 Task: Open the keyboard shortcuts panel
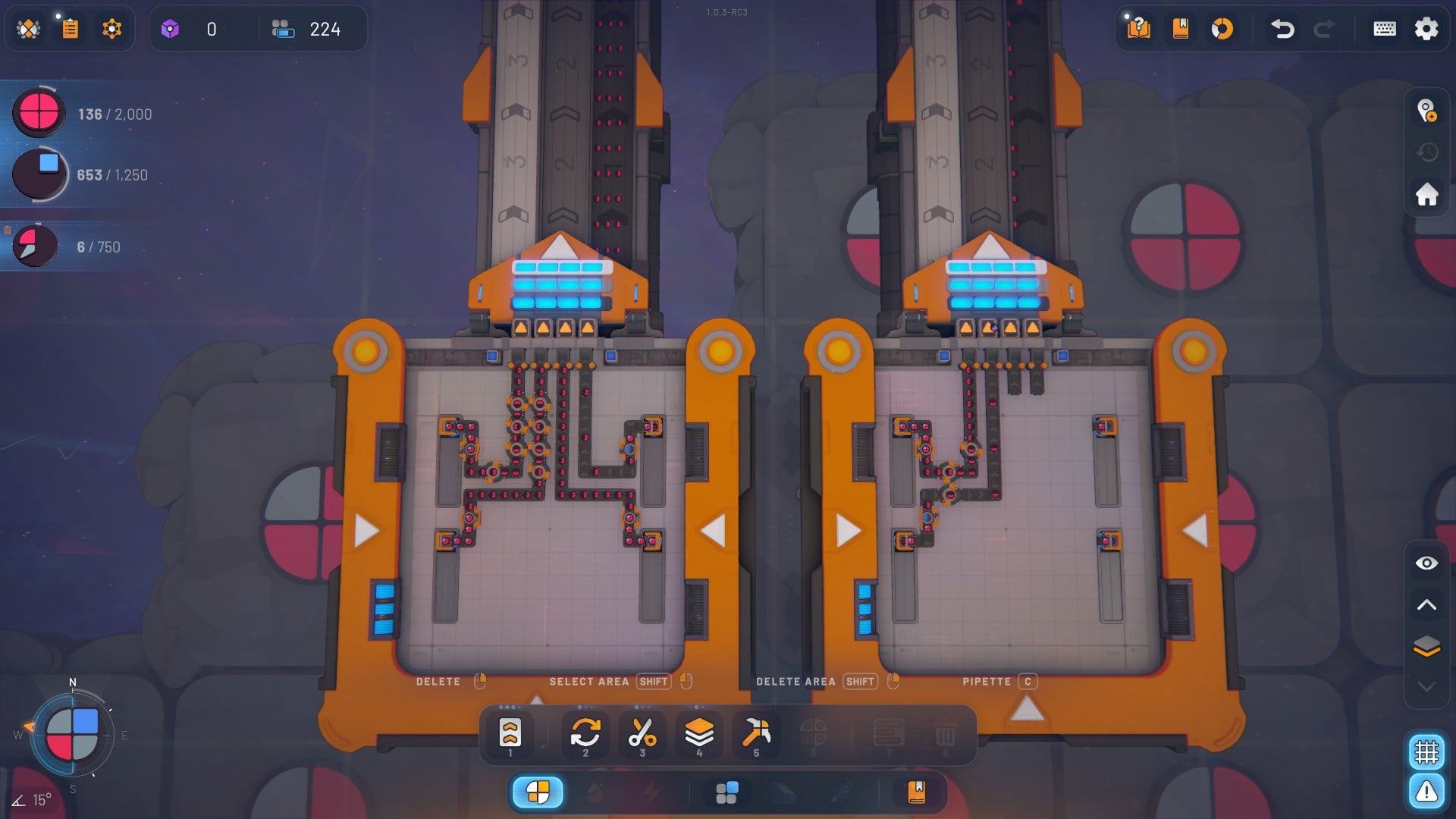1385,29
